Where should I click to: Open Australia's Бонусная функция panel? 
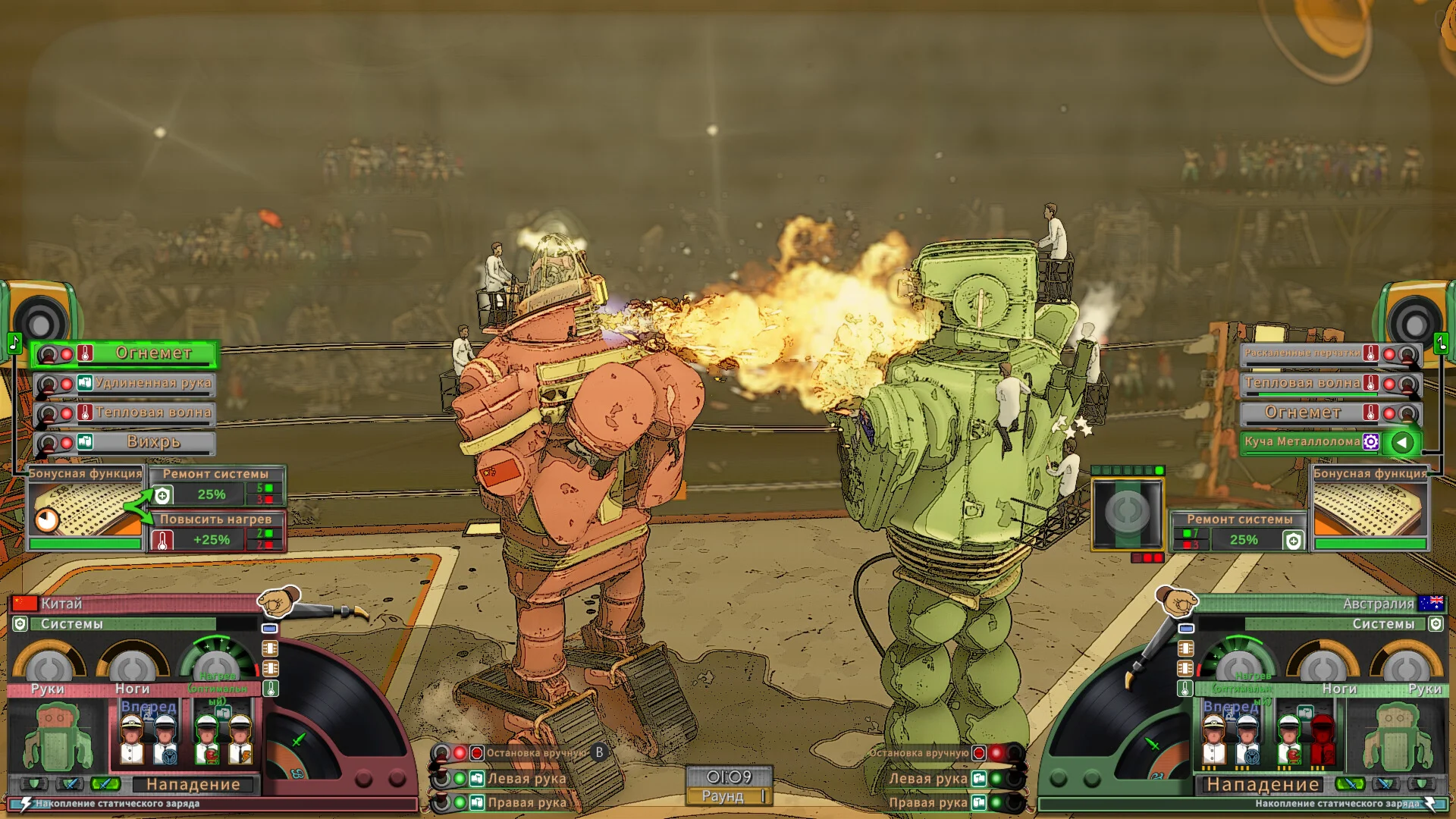pyautogui.click(x=1370, y=506)
